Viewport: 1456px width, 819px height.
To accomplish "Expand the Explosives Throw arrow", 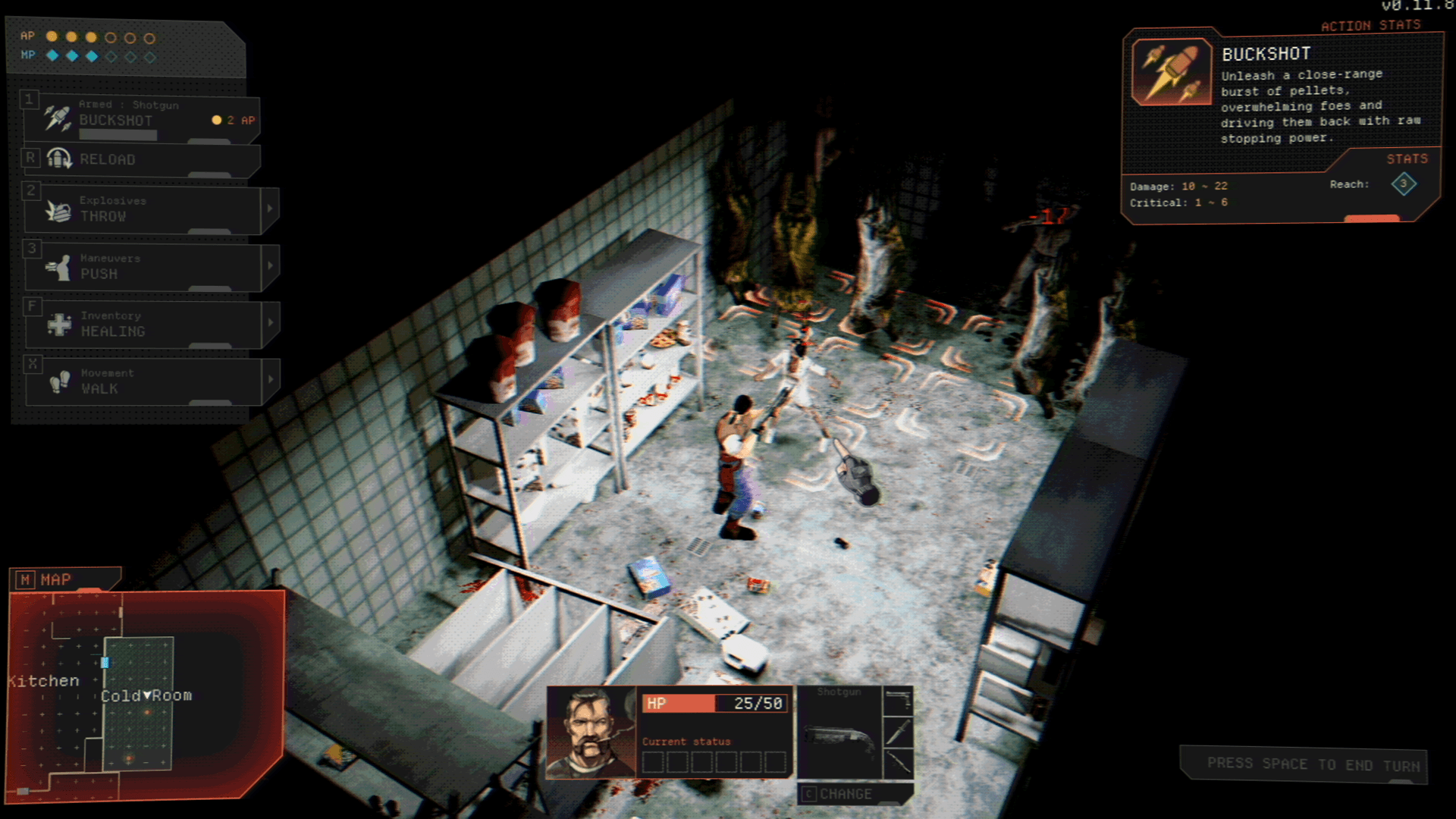I will [270, 209].
